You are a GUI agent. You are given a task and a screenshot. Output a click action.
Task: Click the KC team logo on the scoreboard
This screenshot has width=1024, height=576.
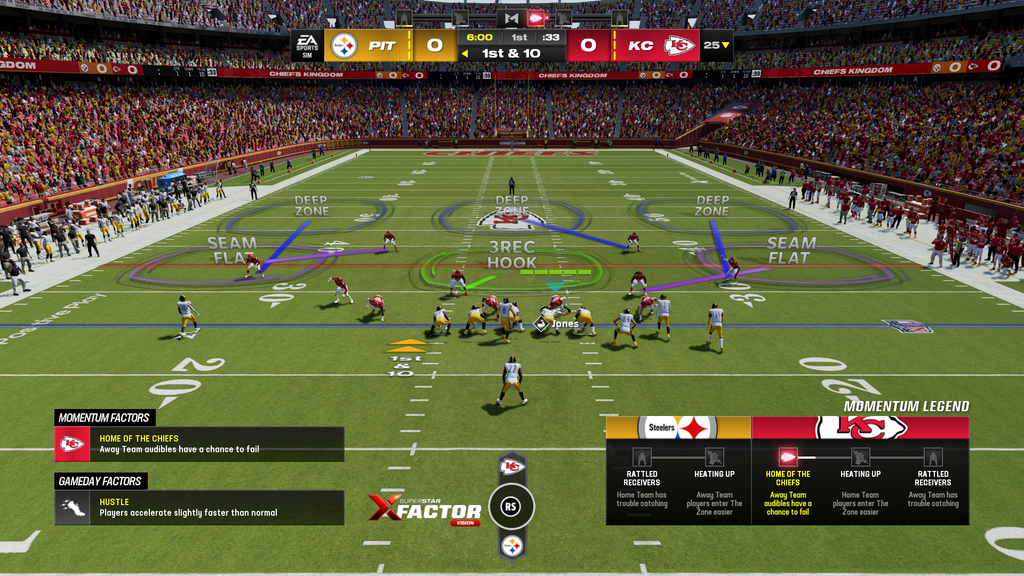click(681, 45)
